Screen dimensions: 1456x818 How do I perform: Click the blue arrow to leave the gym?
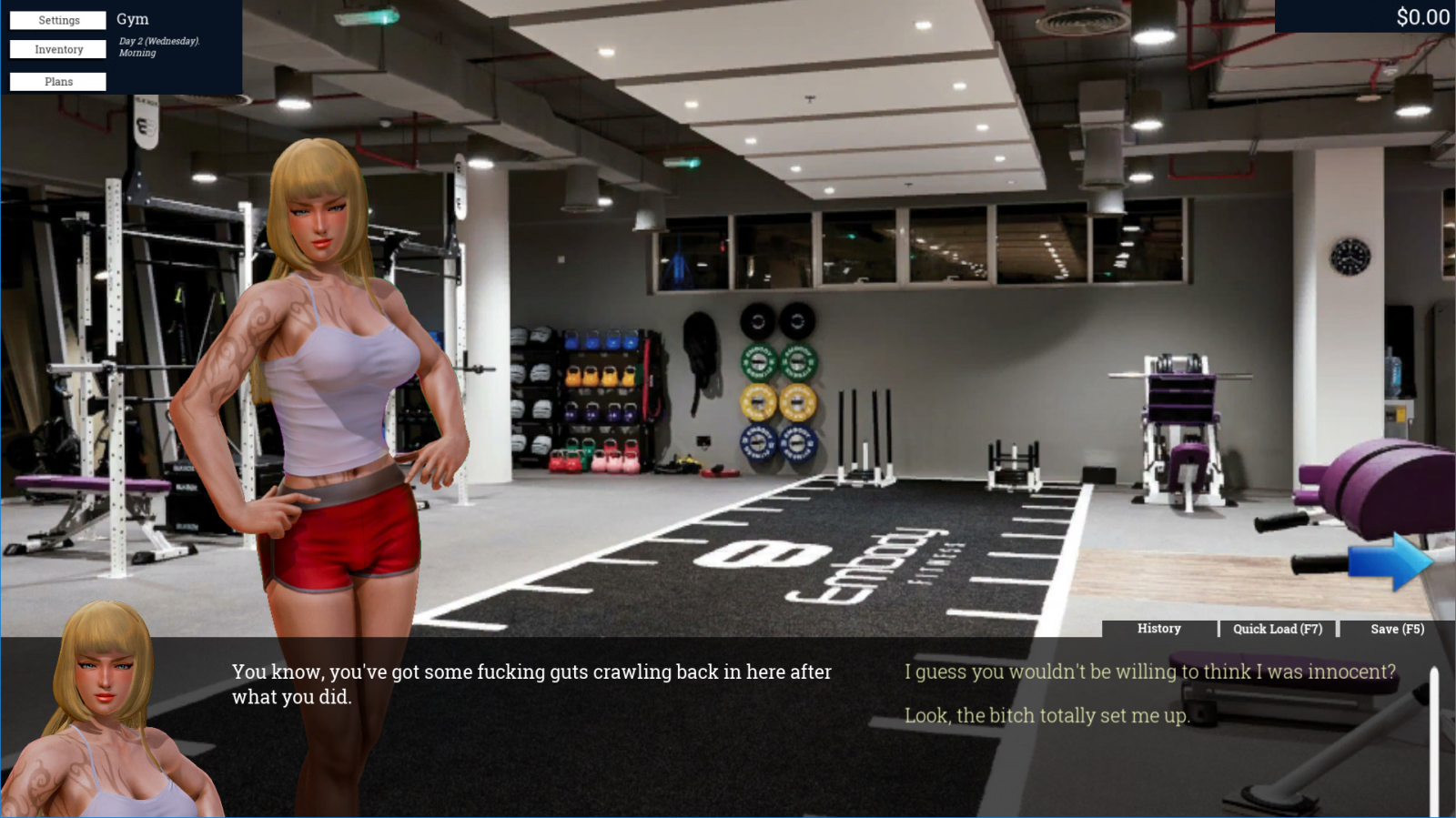point(1390,561)
